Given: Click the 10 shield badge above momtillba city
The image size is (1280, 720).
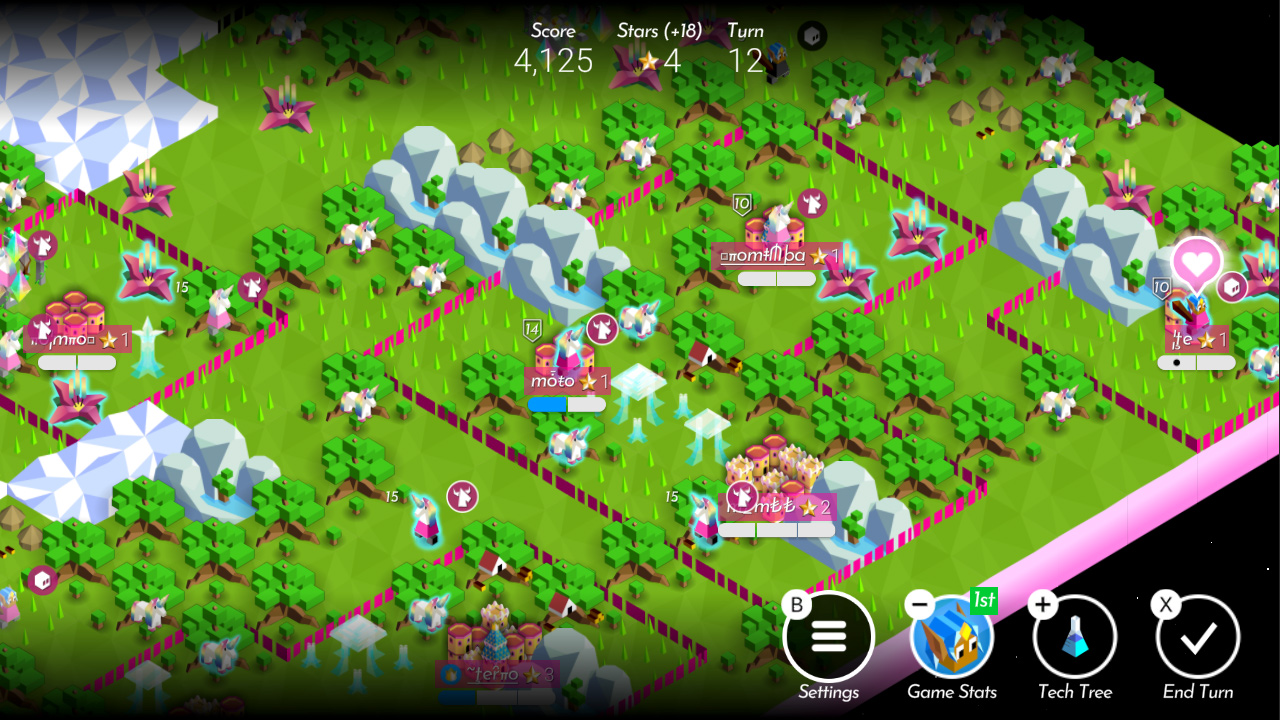Looking at the screenshot, I should (741, 205).
